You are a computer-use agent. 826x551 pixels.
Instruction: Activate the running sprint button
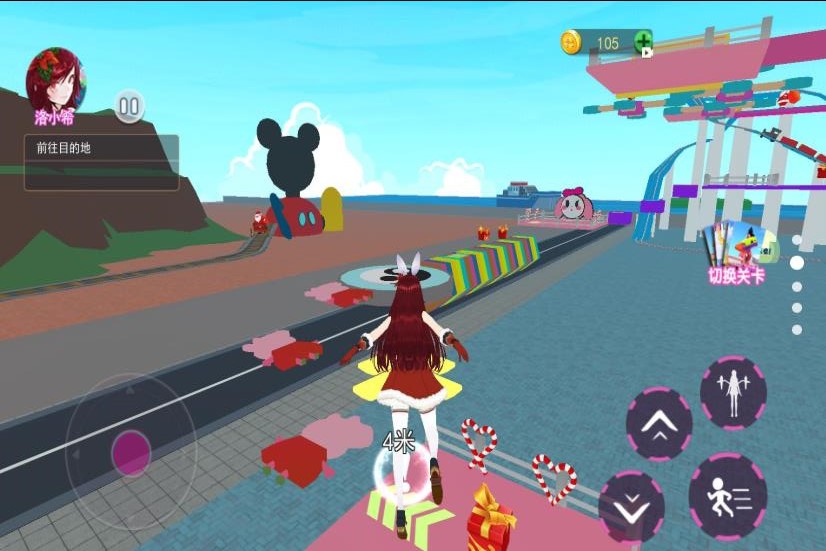728,494
